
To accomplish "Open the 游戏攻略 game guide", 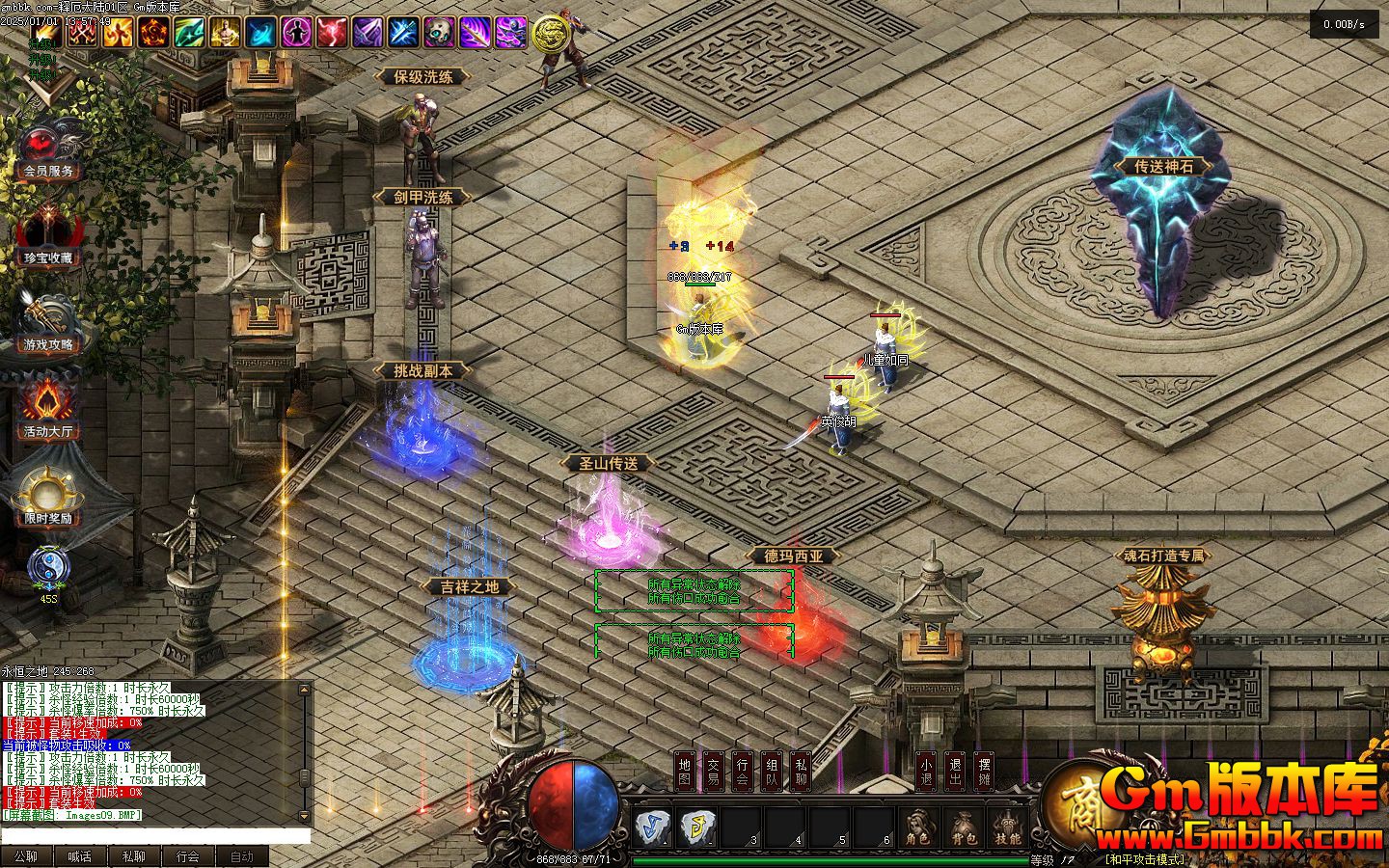I will click(x=48, y=325).
